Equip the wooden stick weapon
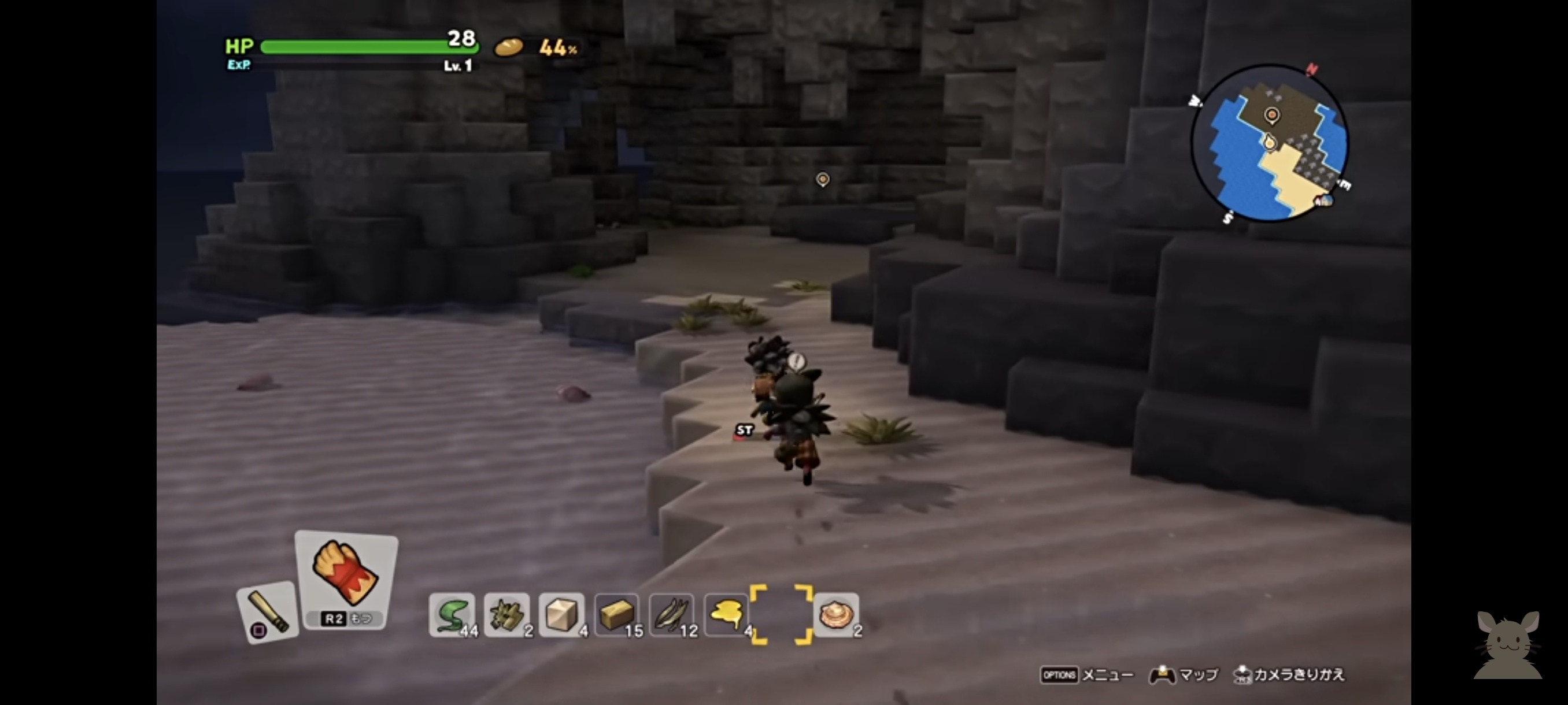The image size is (1568, 705). point(268,612)
